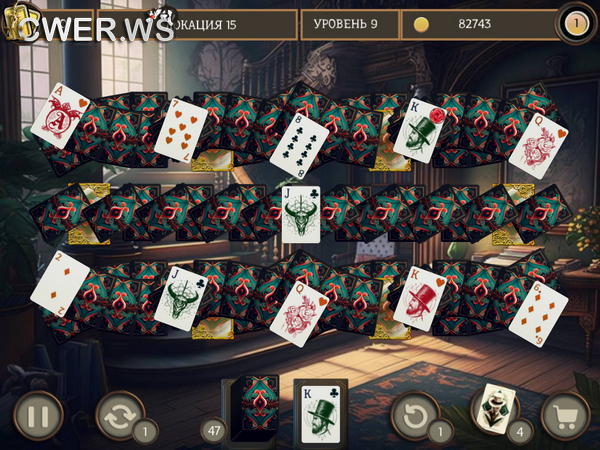Undo the last move
Viewport: 600px width, 450px height.
(415, 415)
